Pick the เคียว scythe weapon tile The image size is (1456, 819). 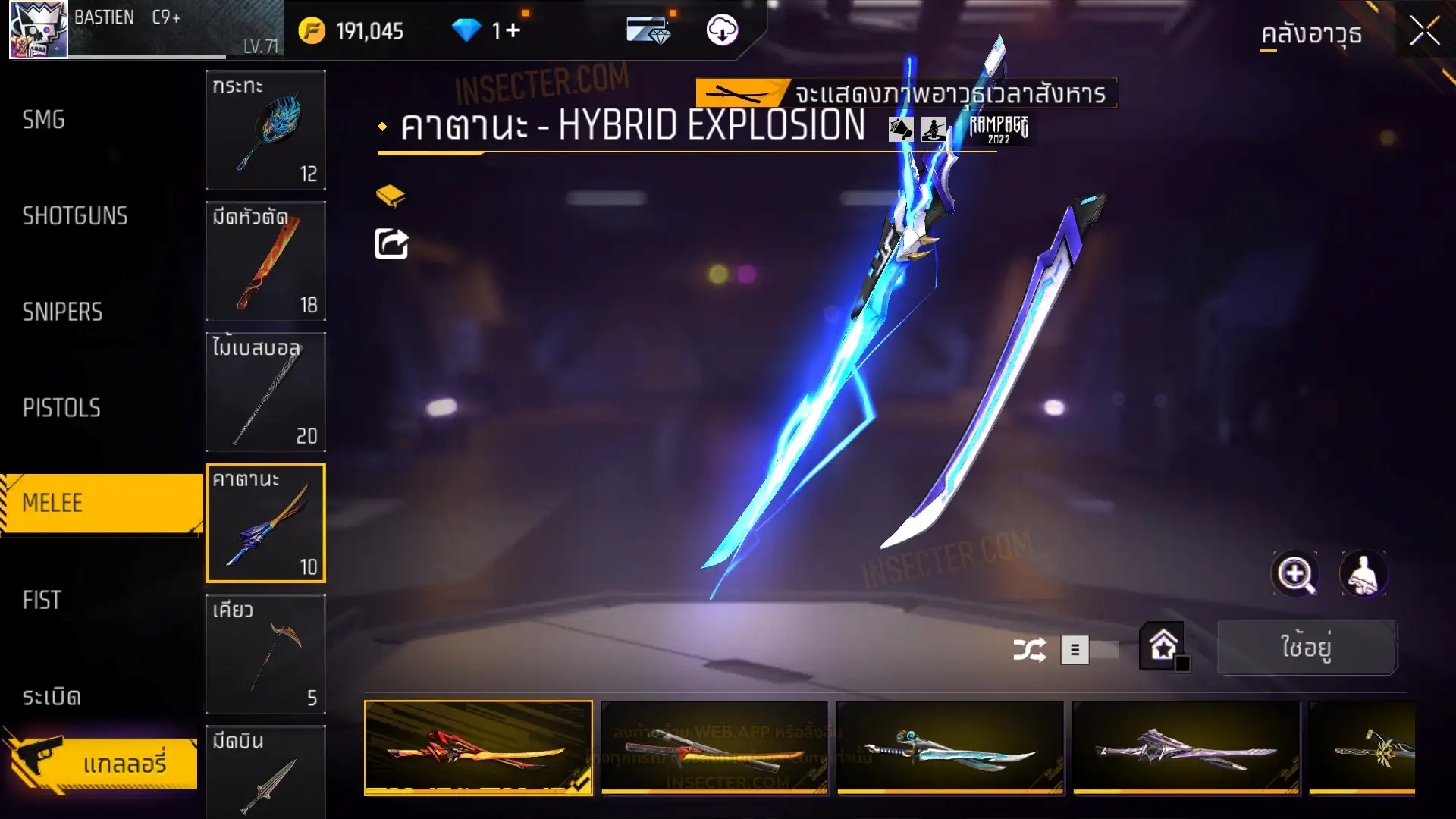coord(265,654)
